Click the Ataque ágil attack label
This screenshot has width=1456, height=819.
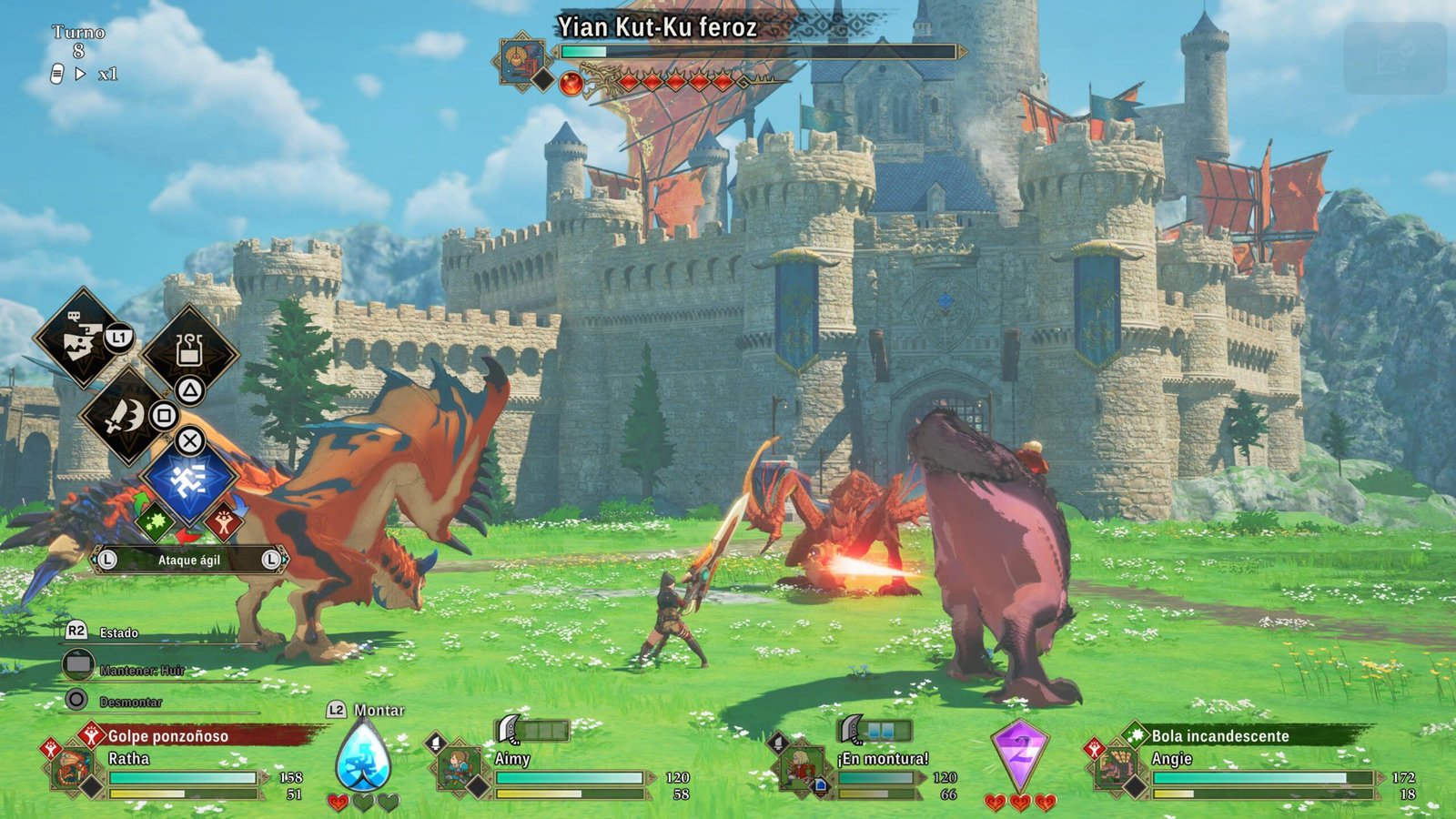point(189,560)
